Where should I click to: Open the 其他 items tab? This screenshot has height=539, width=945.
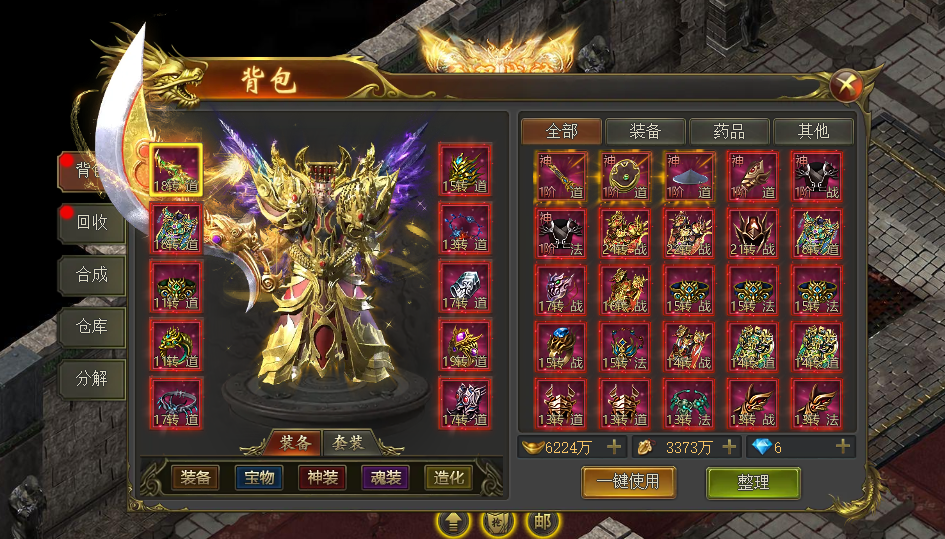point(813,131)
